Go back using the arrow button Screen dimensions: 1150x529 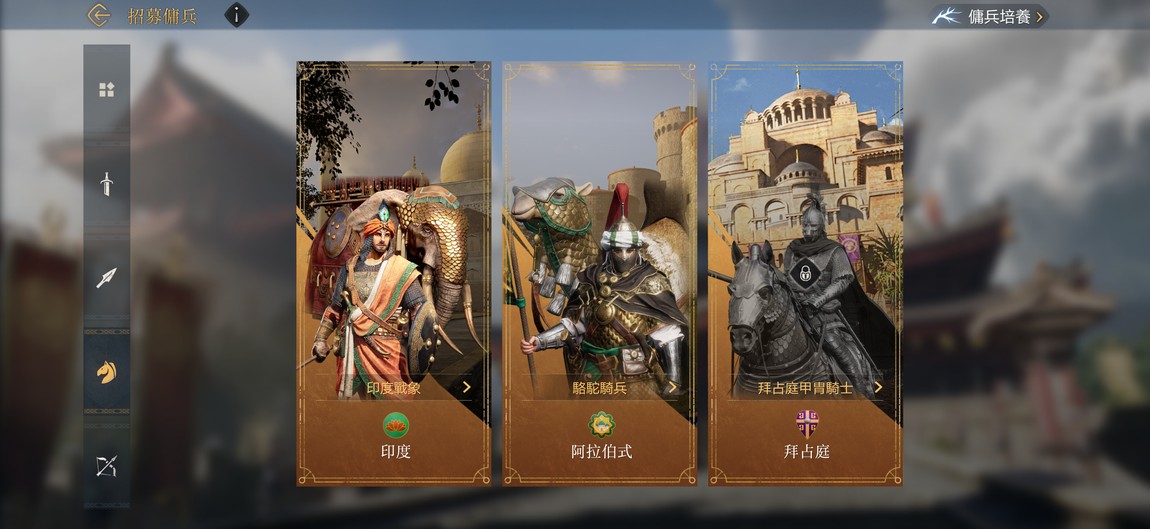point(98,15)
